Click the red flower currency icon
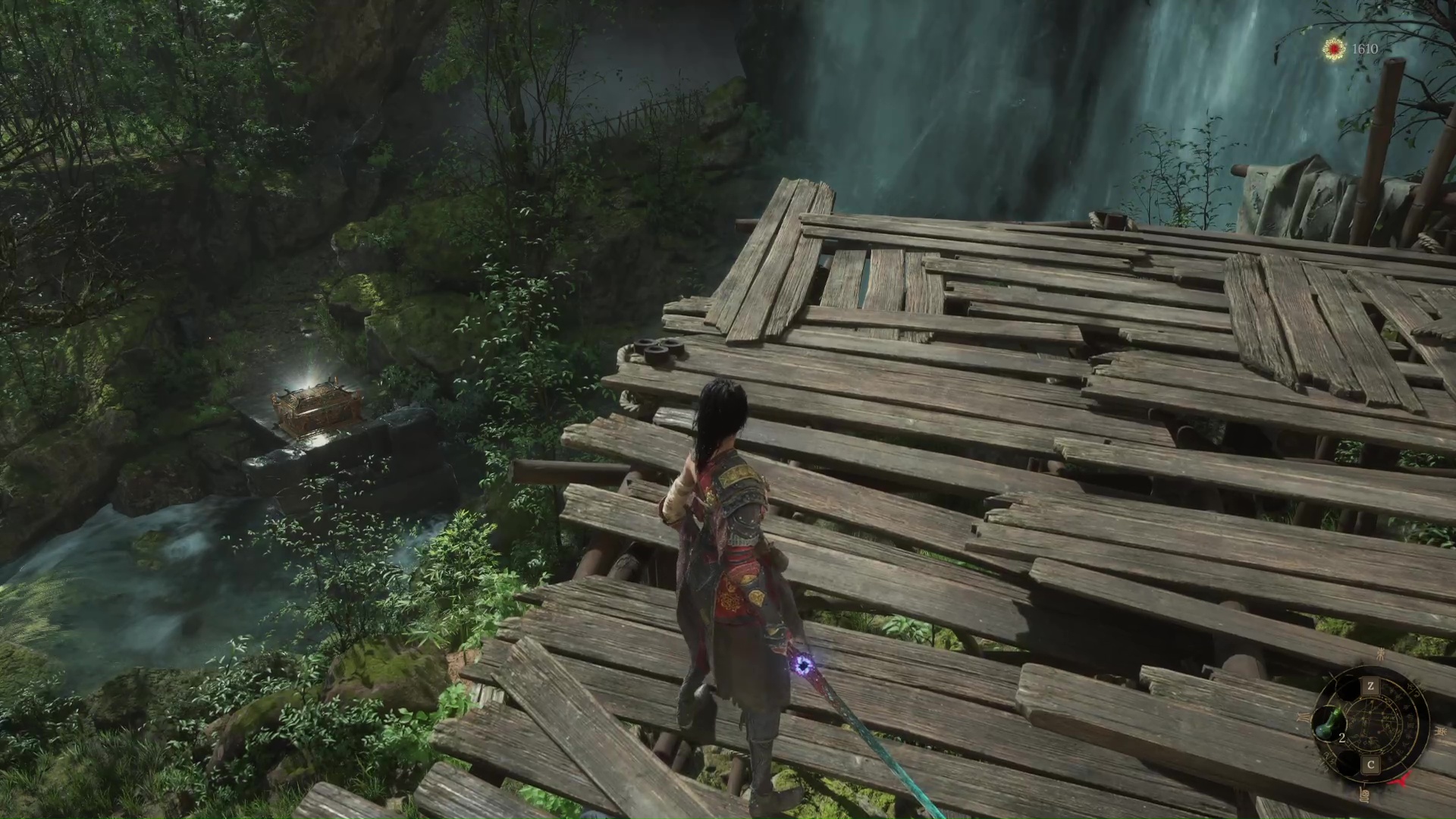The height and width of the screenshot is (819, 1456). (1334, 49)
